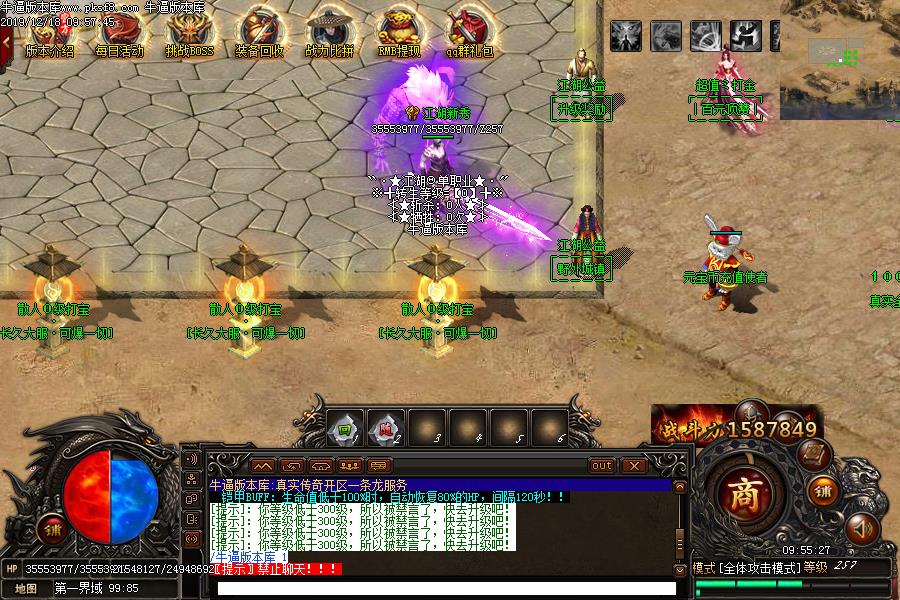Toggle sound with the speaker button
Screen dimensions: 900x600
tap(859, 527)
